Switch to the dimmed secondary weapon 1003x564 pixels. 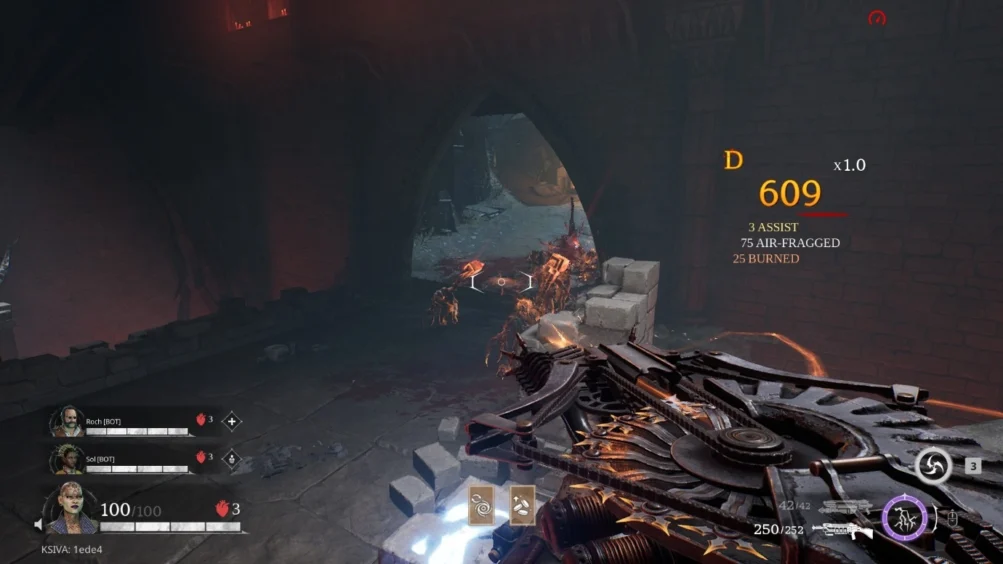[846, 508]
